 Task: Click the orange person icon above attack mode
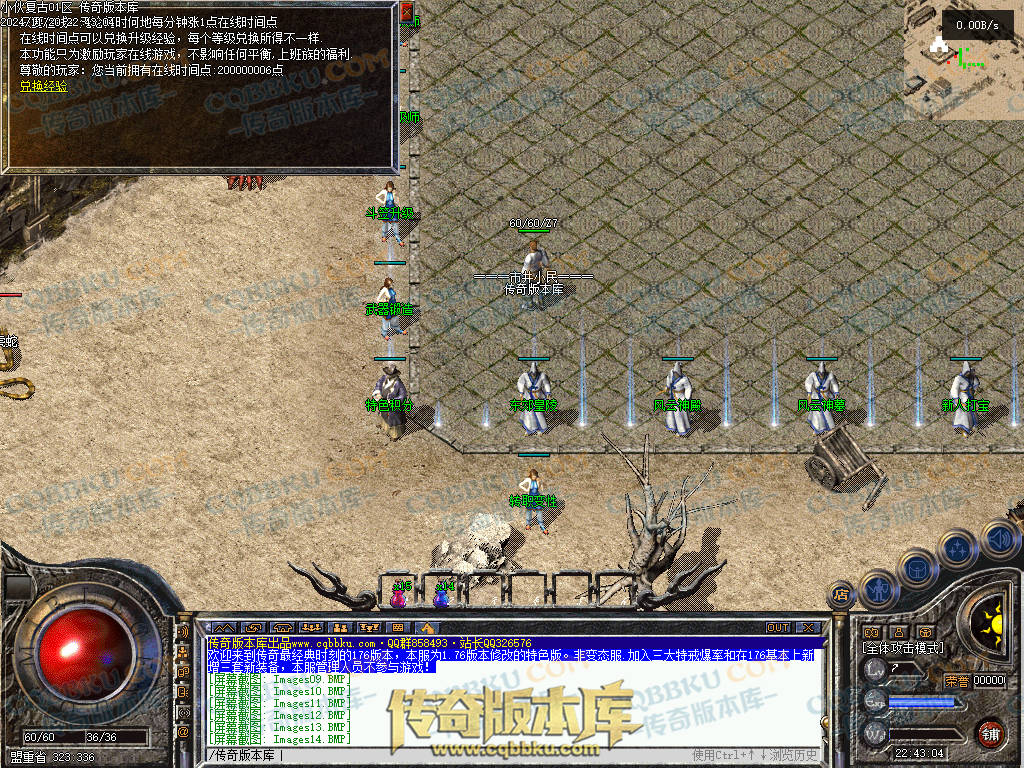click(898, 633)
